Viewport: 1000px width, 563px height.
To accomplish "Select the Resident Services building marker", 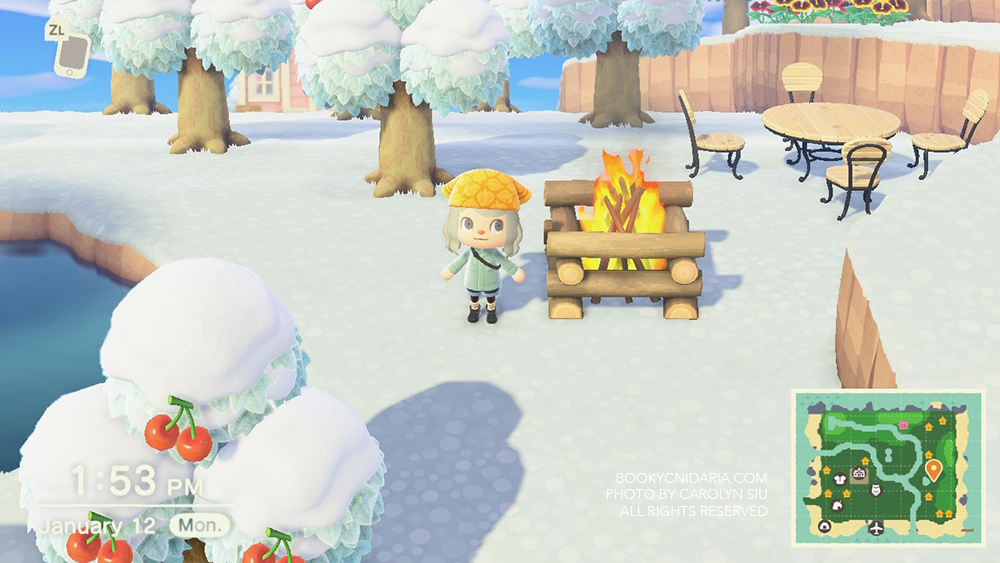I will [x=858, y=474].
